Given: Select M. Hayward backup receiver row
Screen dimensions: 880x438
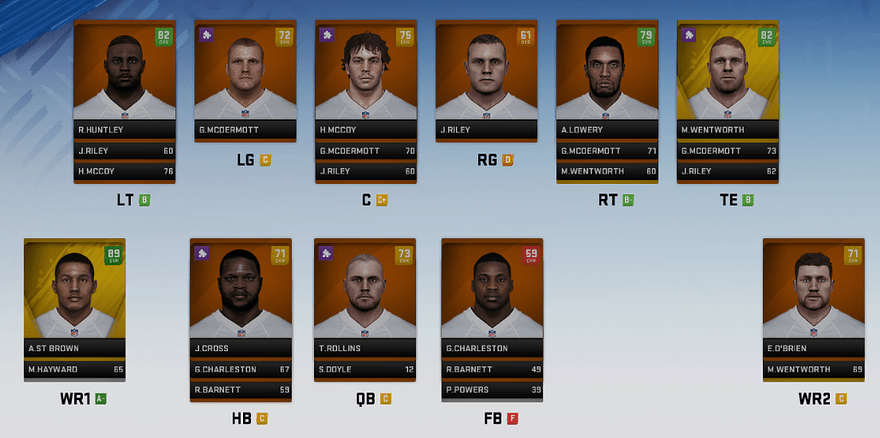Looking at the screenshot, I should point(74,370).
